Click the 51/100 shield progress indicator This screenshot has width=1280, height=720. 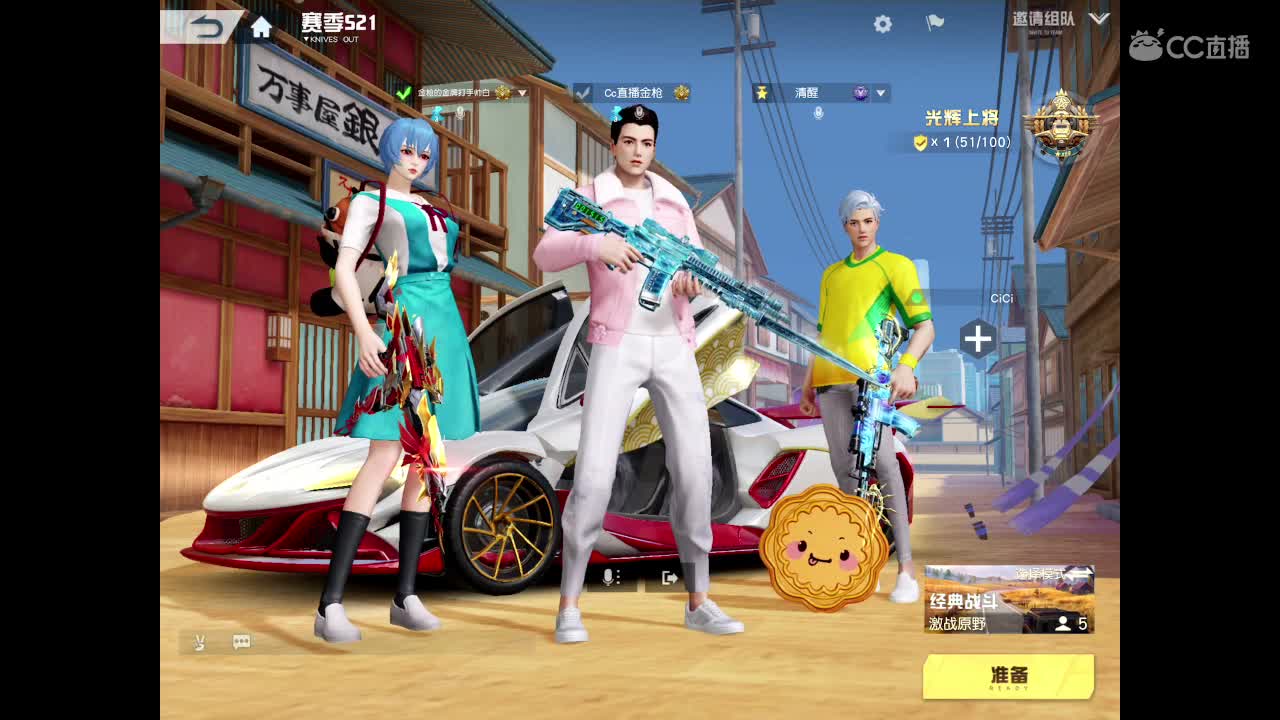pos(964,139)
